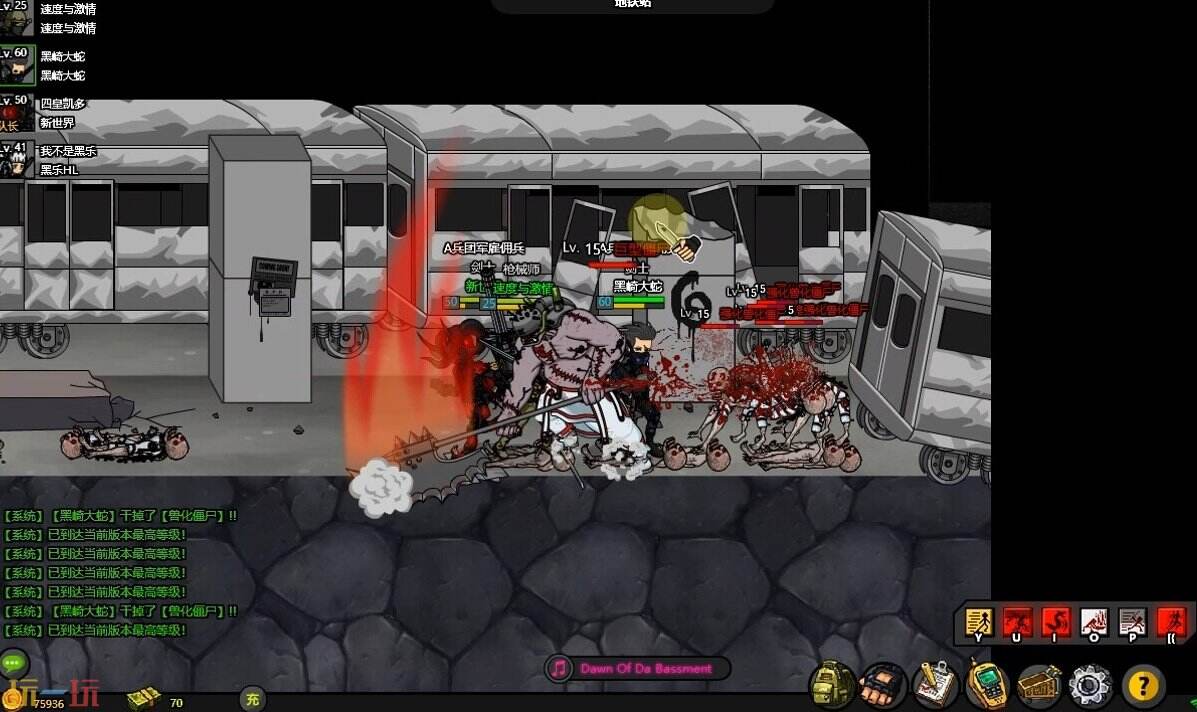This screenshot has width=1197, height=712.
Task: Open the yellow handheld radio
Action: 987,686
